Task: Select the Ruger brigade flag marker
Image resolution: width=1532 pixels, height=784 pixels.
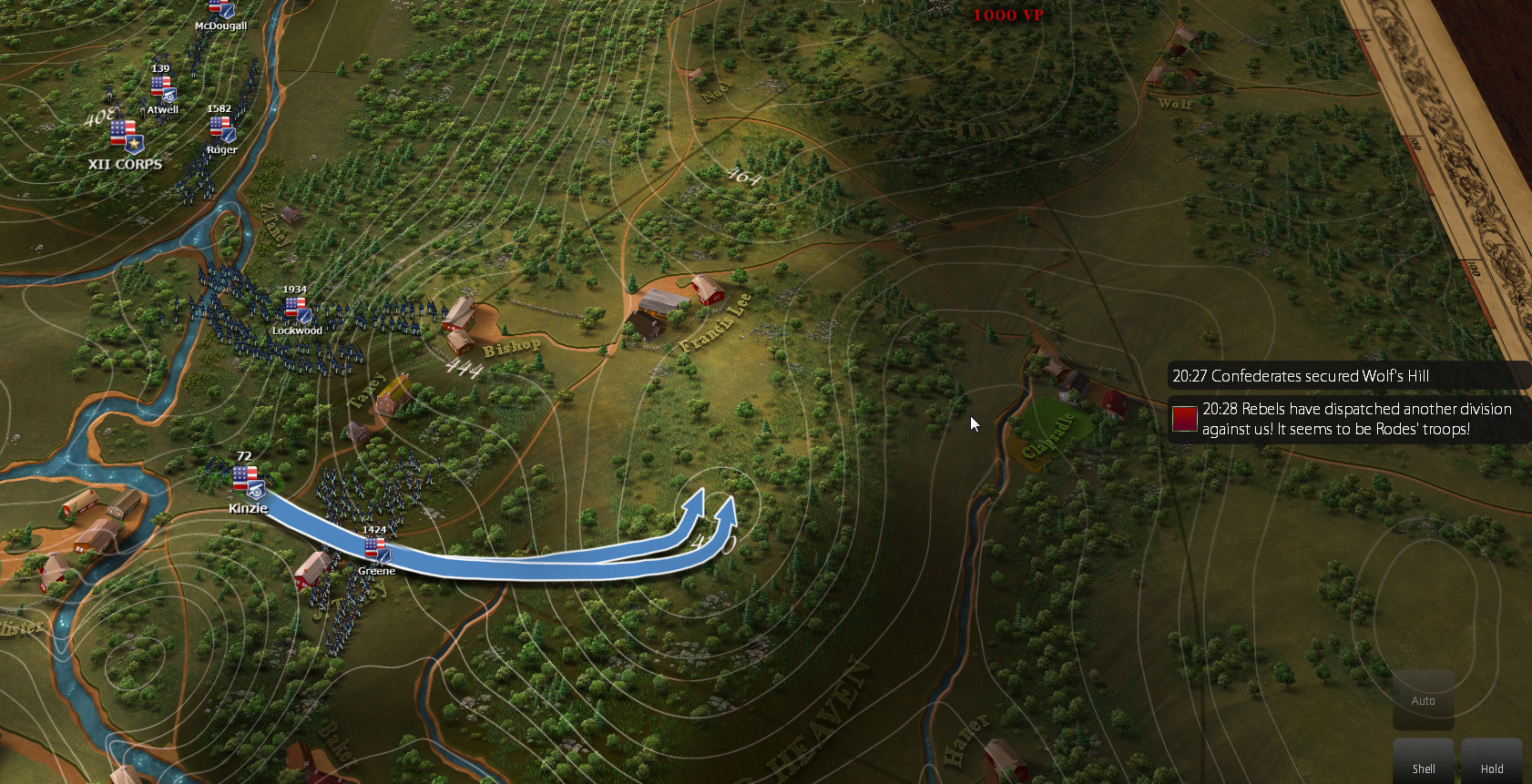Action: pos(222,129)
